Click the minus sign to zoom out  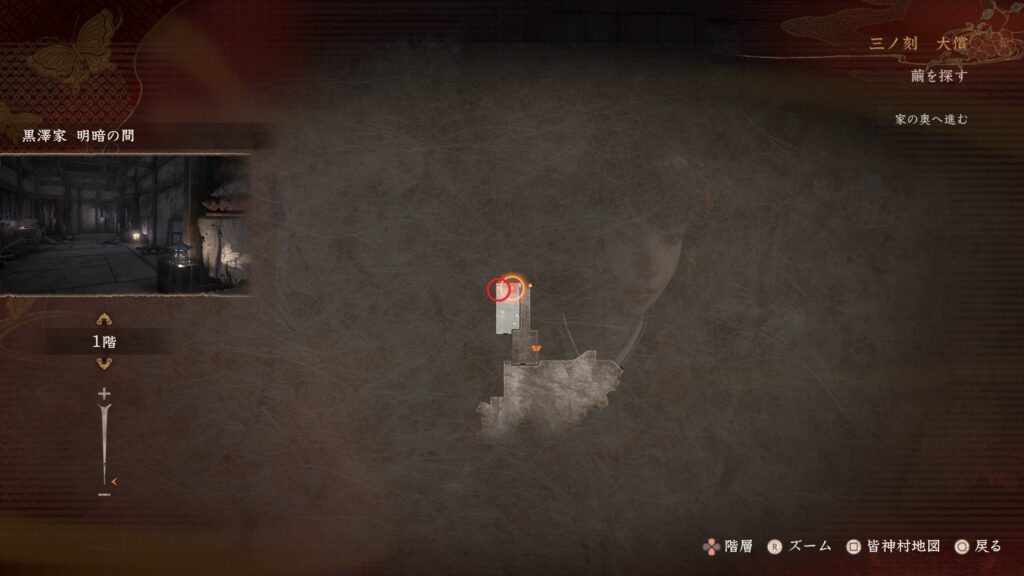104,494
